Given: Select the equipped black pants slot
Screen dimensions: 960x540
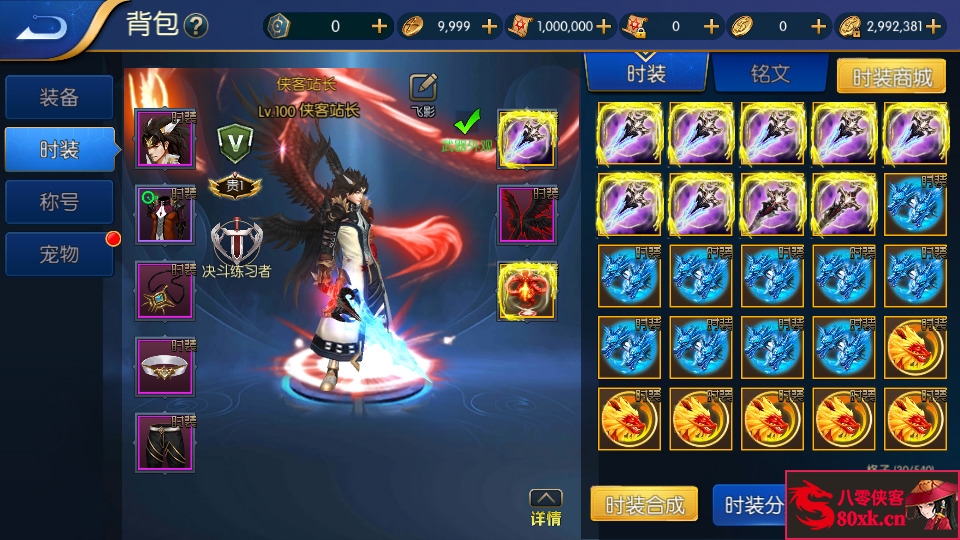Looking at the screenshot, I should click(165, 442).
